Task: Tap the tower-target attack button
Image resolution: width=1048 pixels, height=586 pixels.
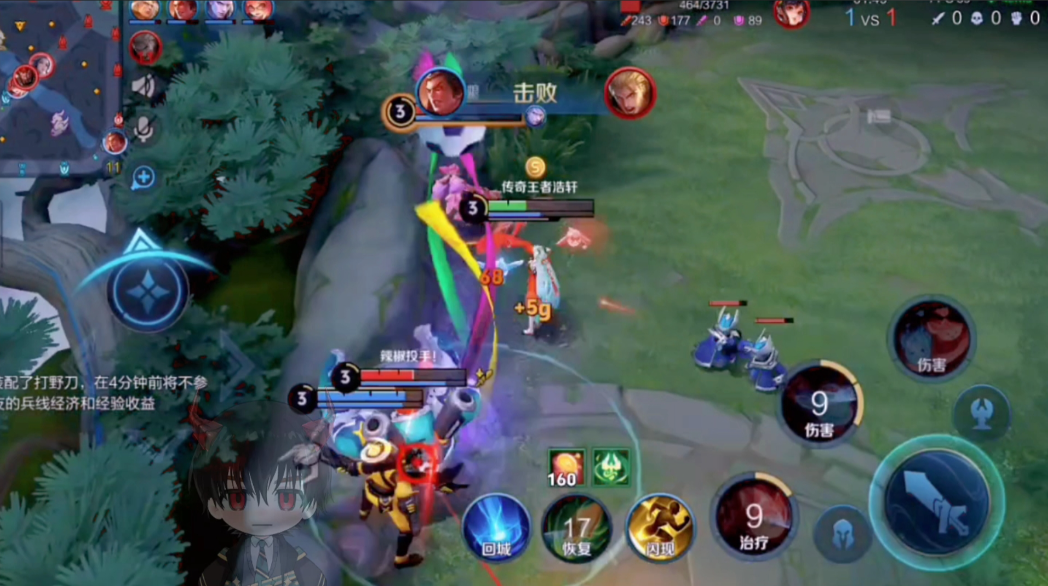Action: 981,413
